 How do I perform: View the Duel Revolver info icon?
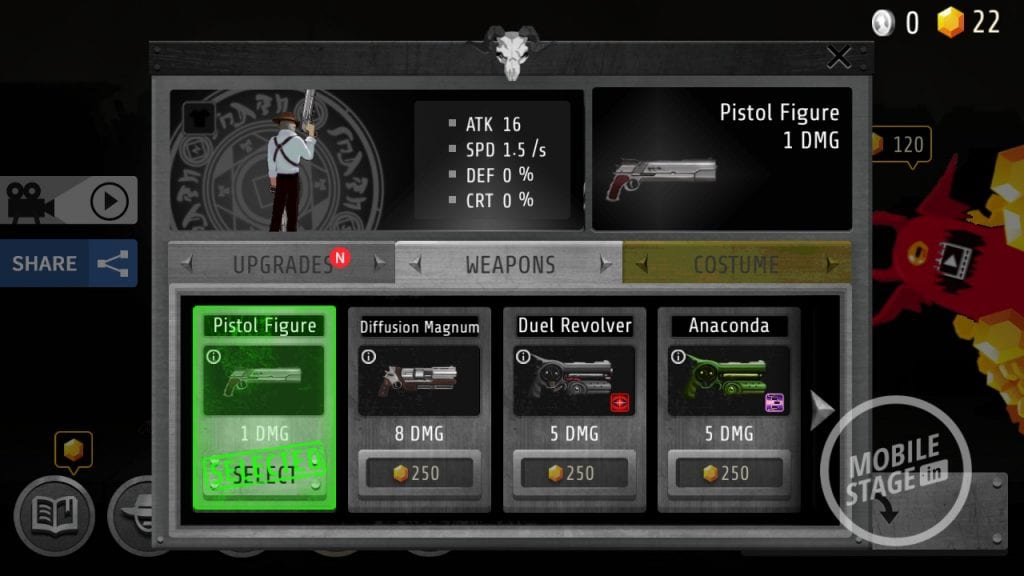[523, 356]
